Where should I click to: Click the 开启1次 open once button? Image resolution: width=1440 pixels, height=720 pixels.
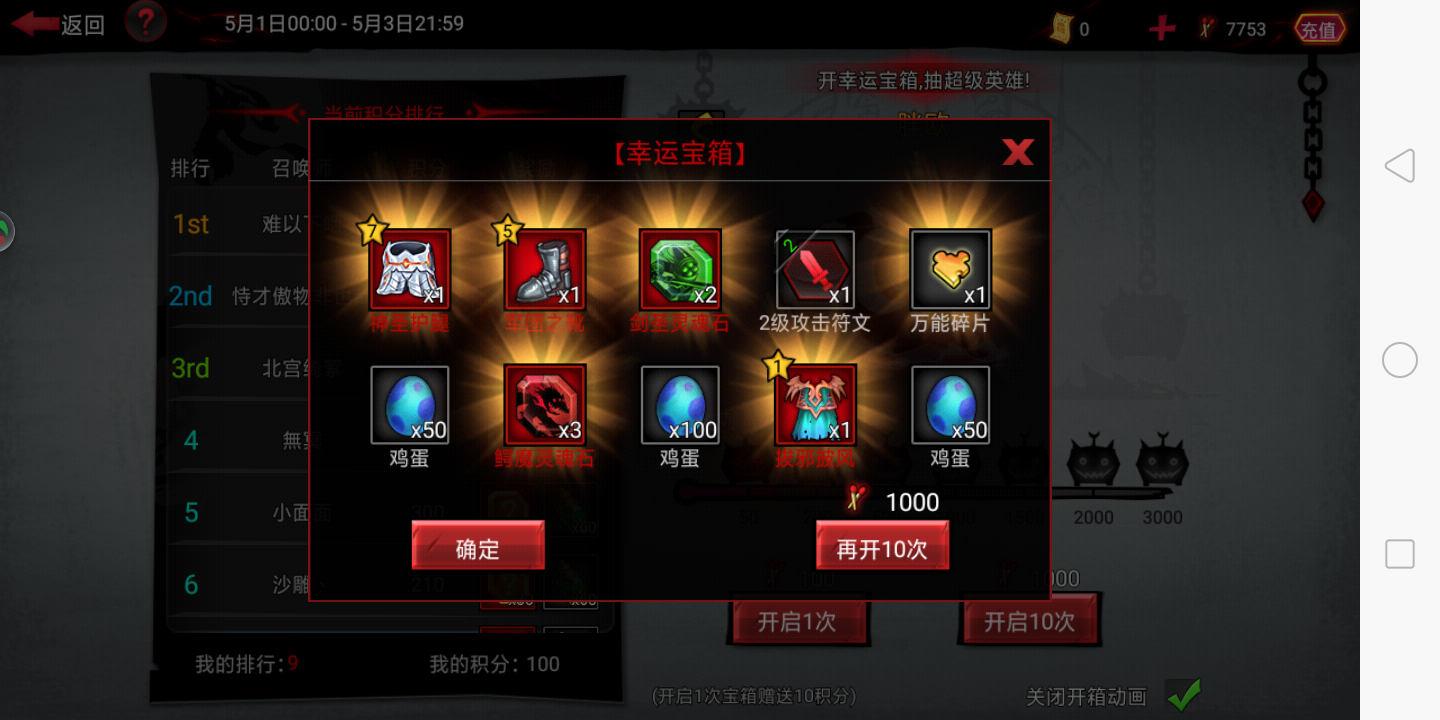pyautogui.click(x=799, y=620)
